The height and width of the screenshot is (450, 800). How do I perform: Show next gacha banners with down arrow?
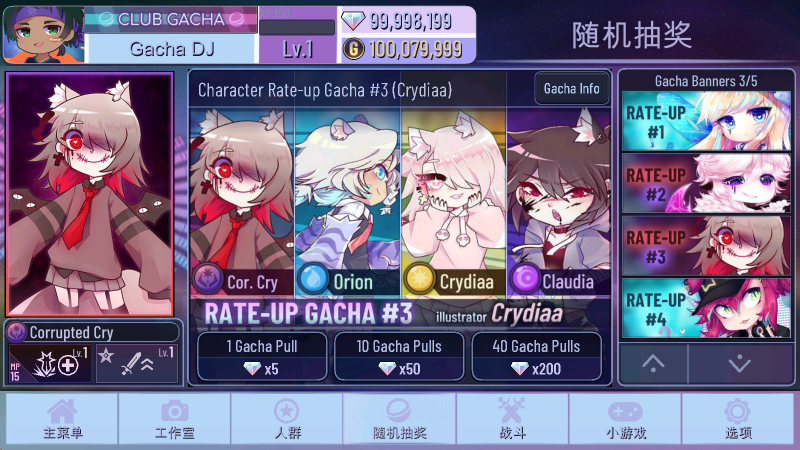tap(739, 363)
